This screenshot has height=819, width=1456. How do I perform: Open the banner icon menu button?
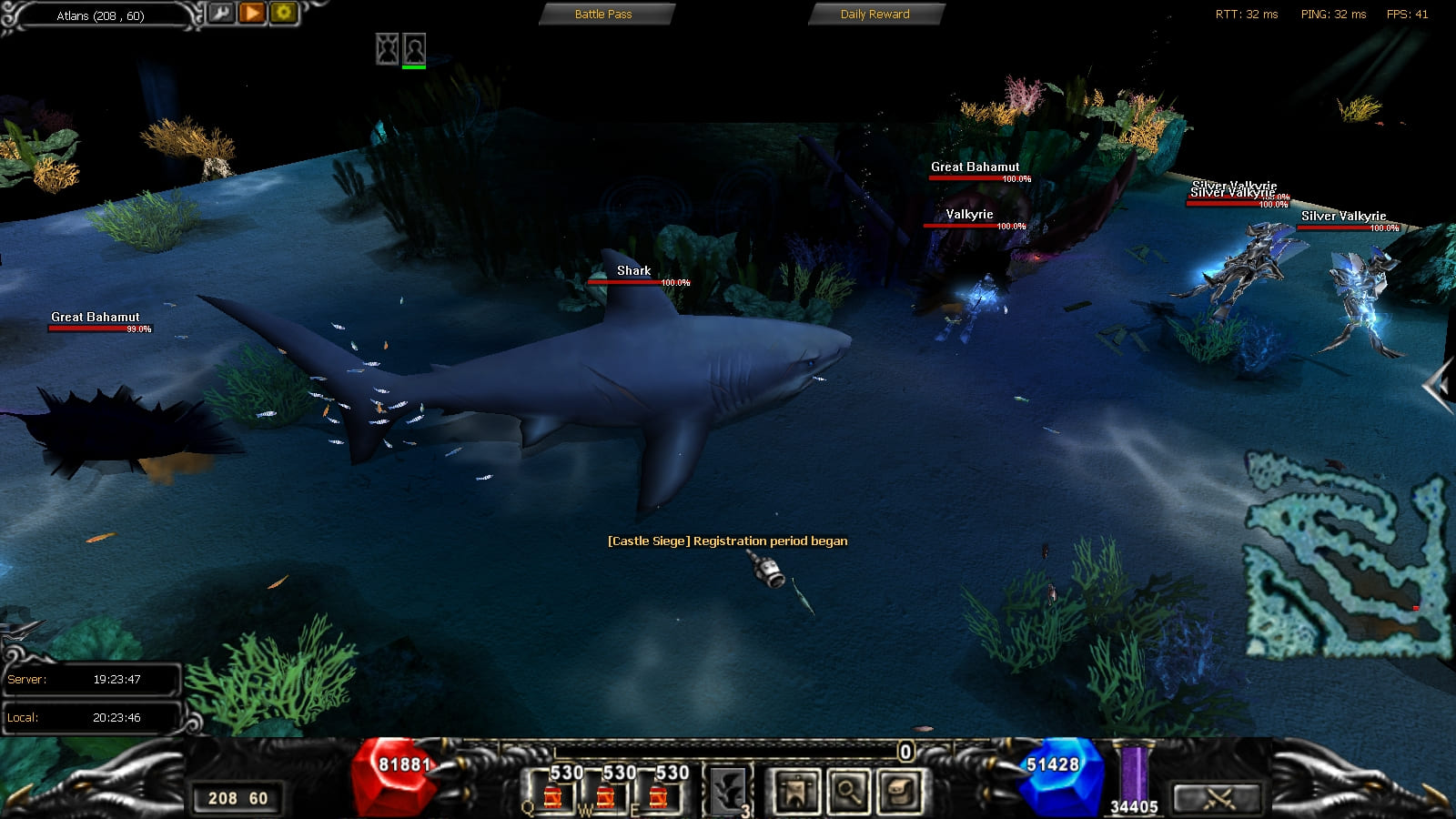pos(796,791)
